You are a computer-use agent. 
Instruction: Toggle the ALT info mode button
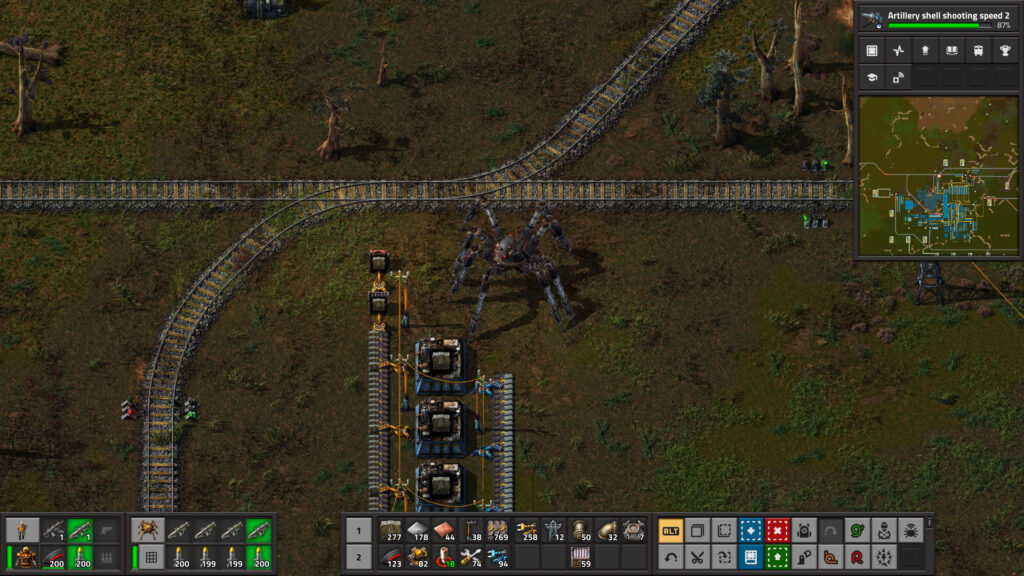click(671, 531)
